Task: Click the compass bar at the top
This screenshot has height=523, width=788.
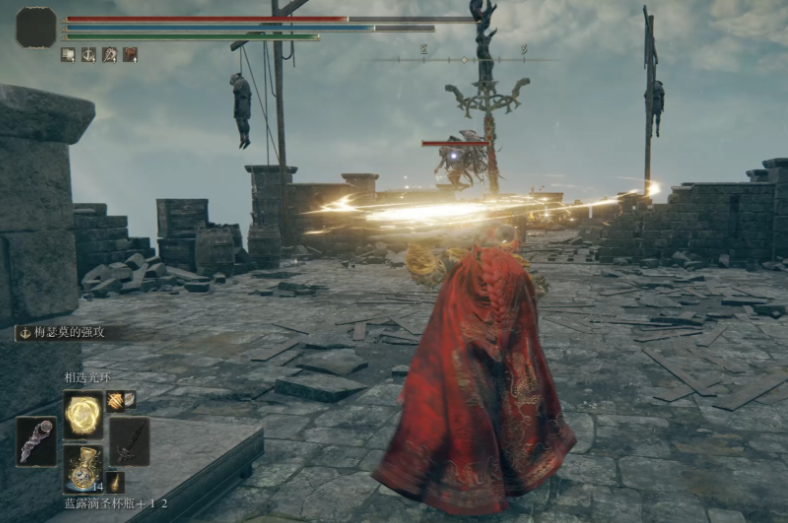Action: pos(465,60)
